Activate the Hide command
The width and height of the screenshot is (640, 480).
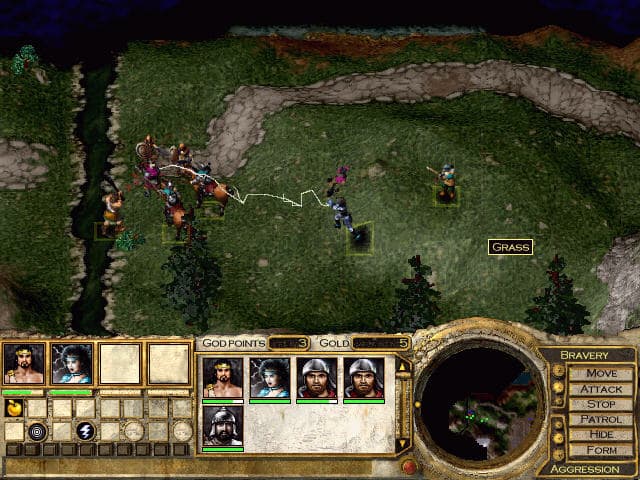coord(601,435)
